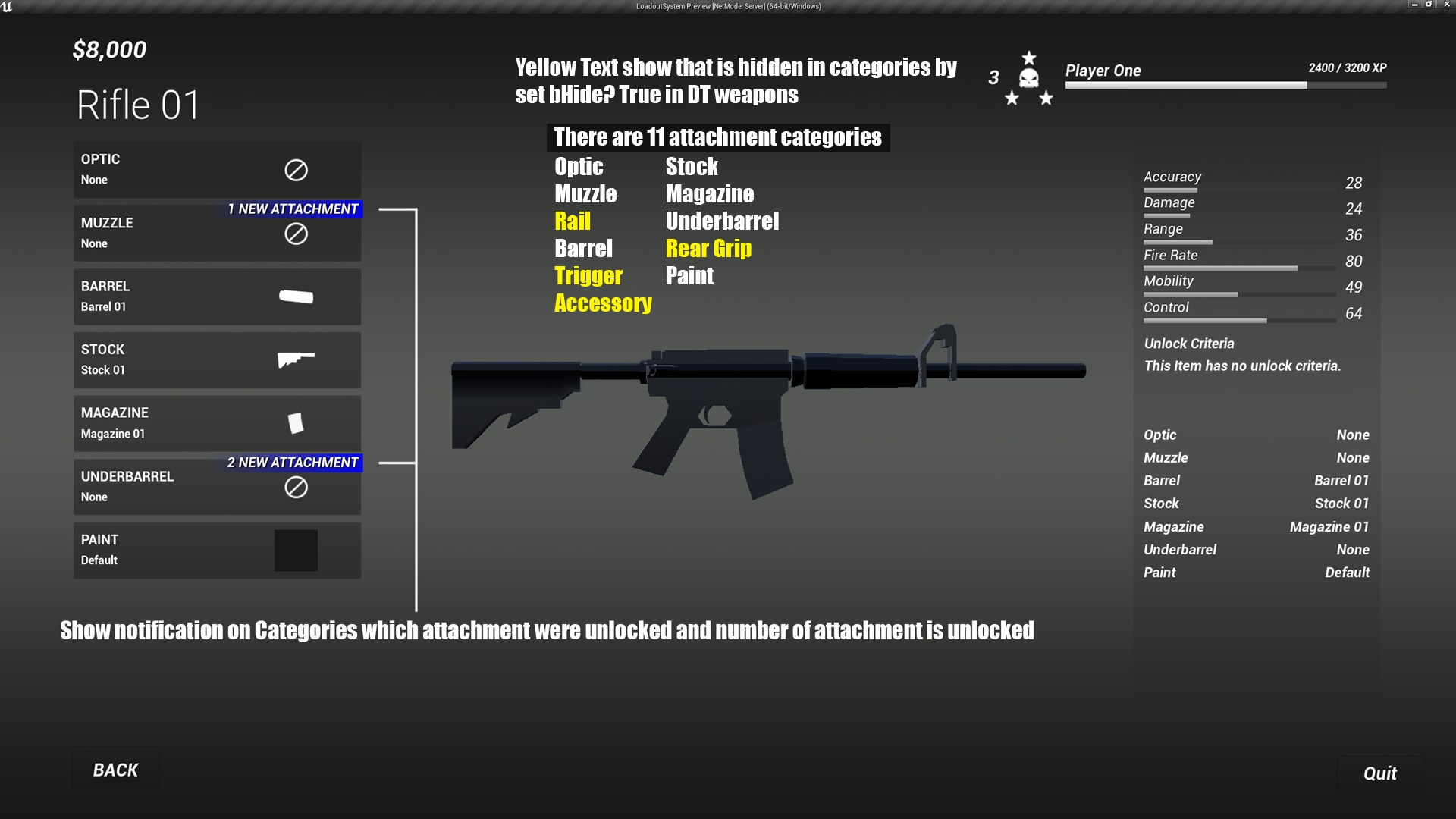This screenshot has height=819, width=1456.
Task: Select the OPTIC attachment category
Action: tap(217, 169)
